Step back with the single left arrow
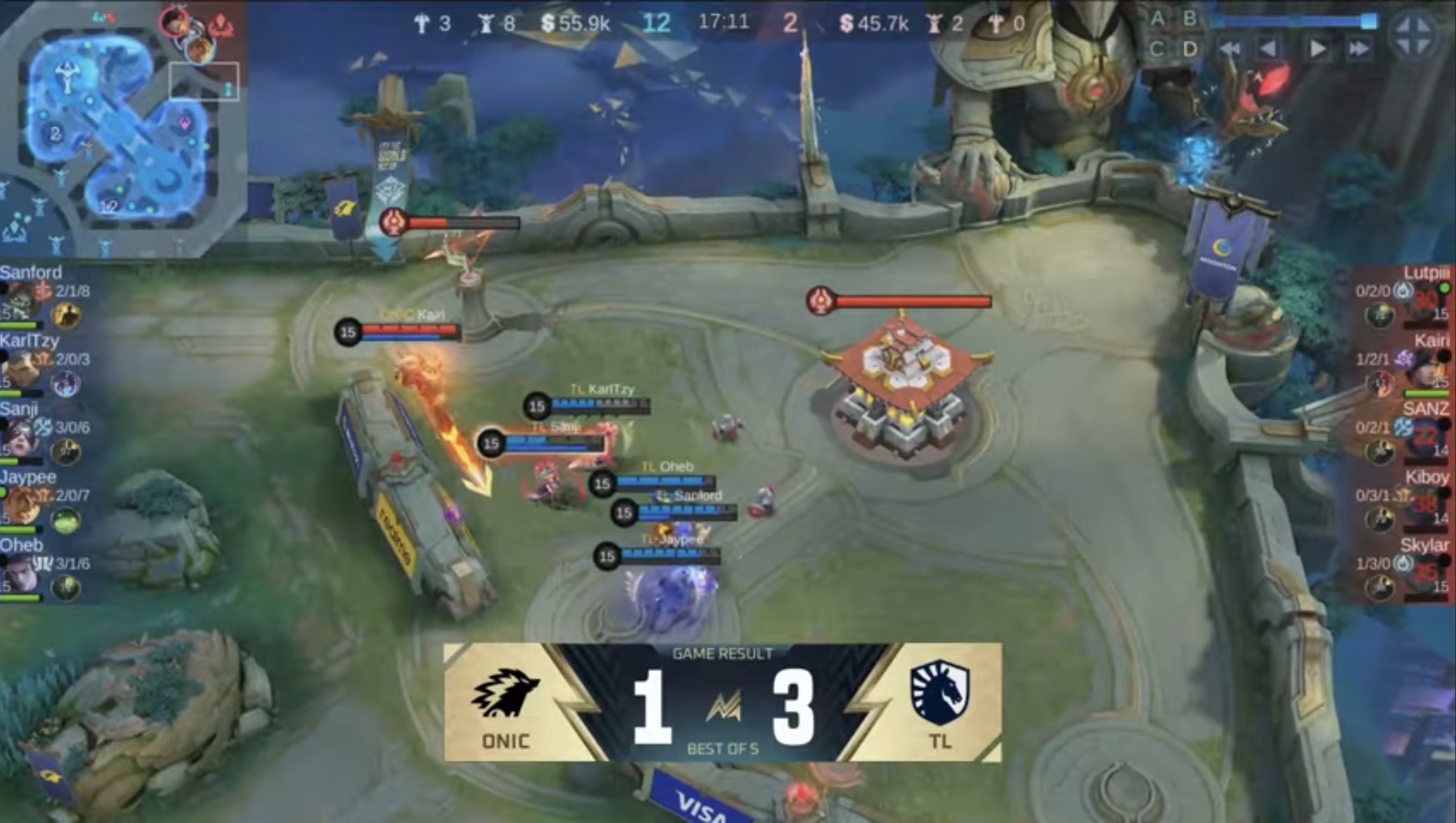This screenshot has width=1456, height=823. click(x=1268, y=49)
